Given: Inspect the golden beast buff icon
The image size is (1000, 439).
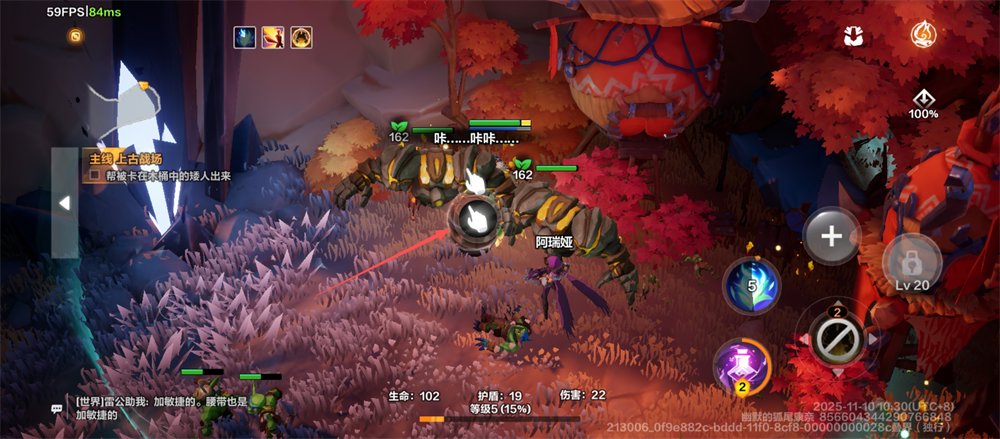Looking at the screenshot, I should (301, 38).
